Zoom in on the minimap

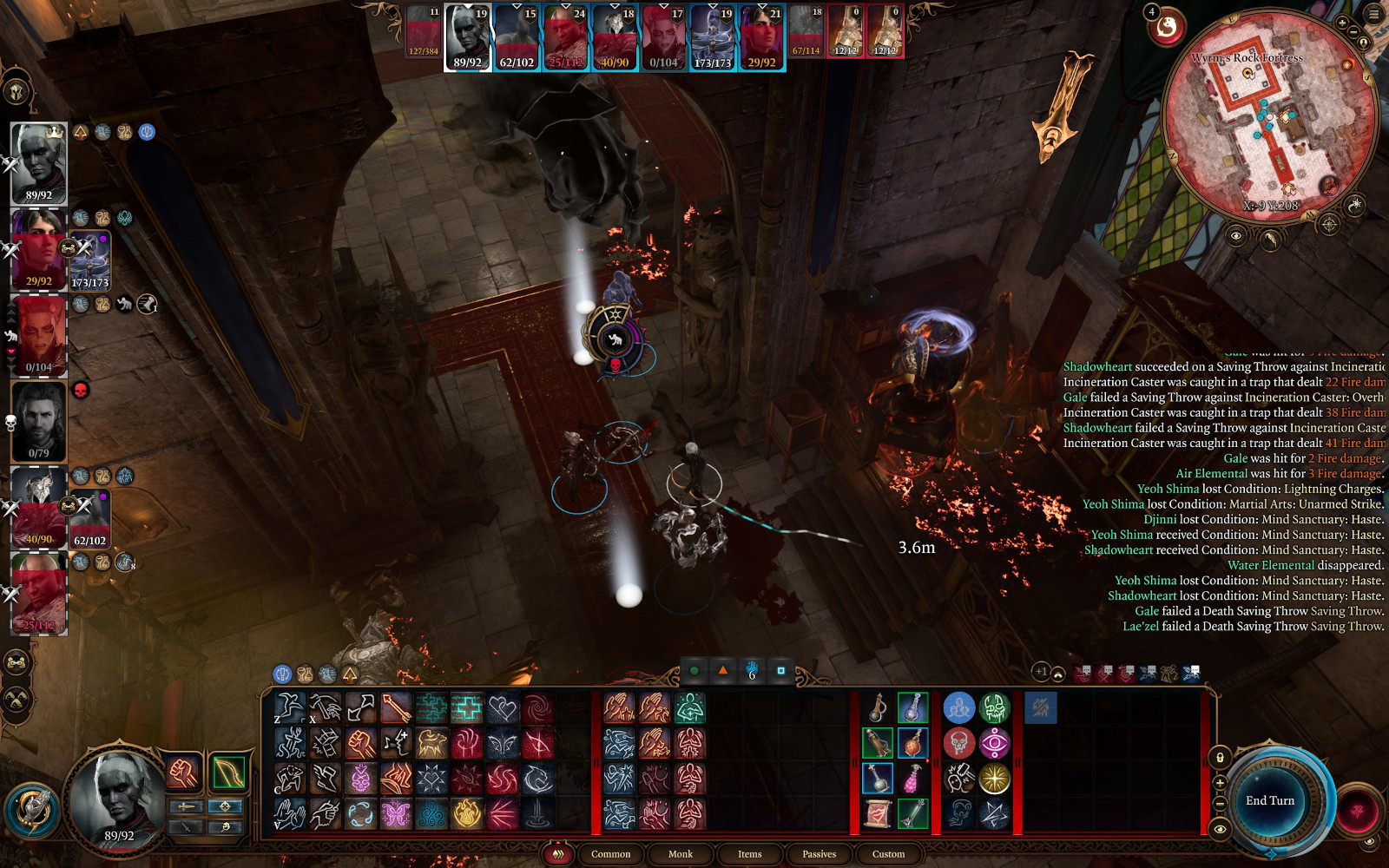(x=1342, y=23)
